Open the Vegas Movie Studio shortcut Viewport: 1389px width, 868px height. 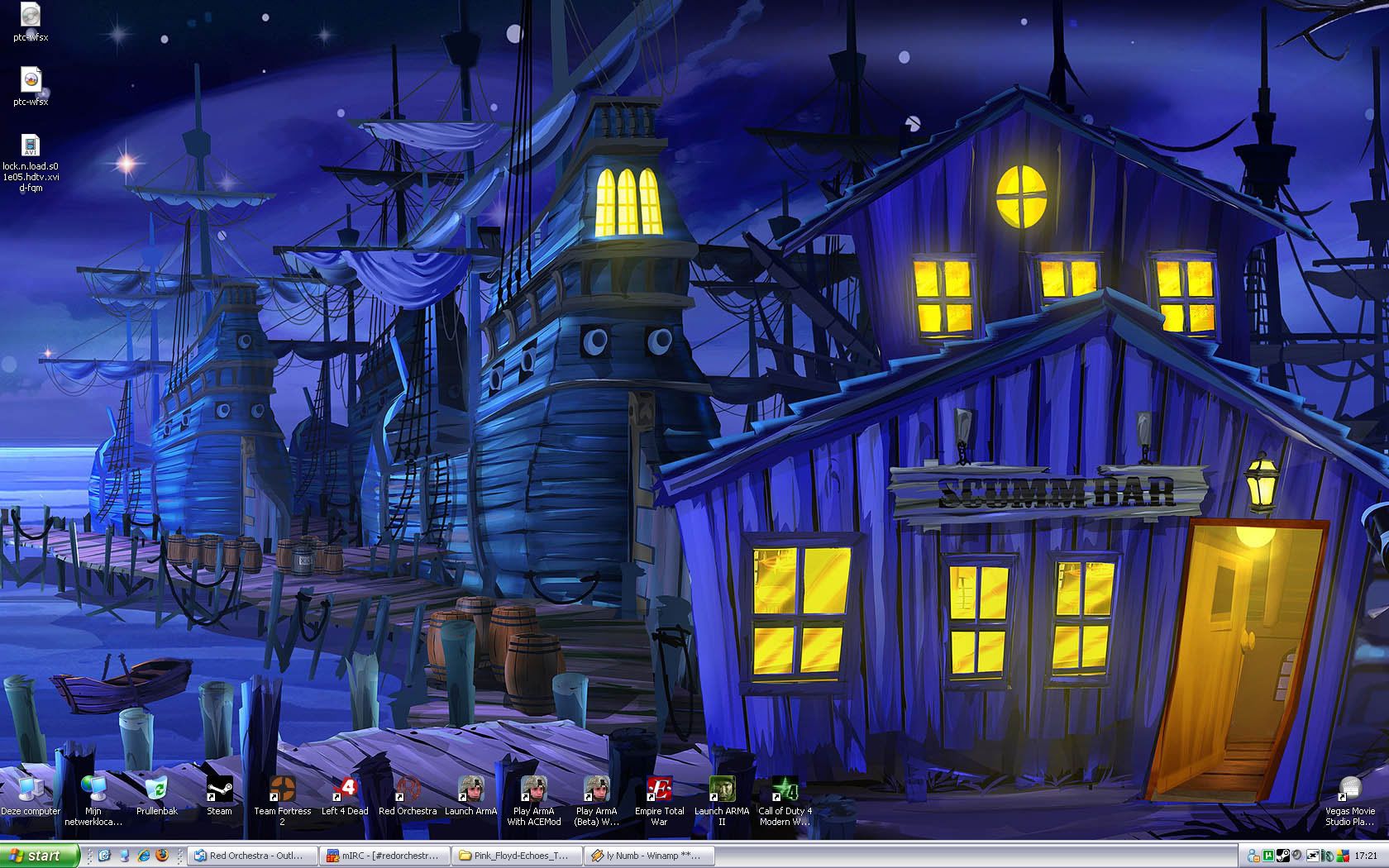1349,790
